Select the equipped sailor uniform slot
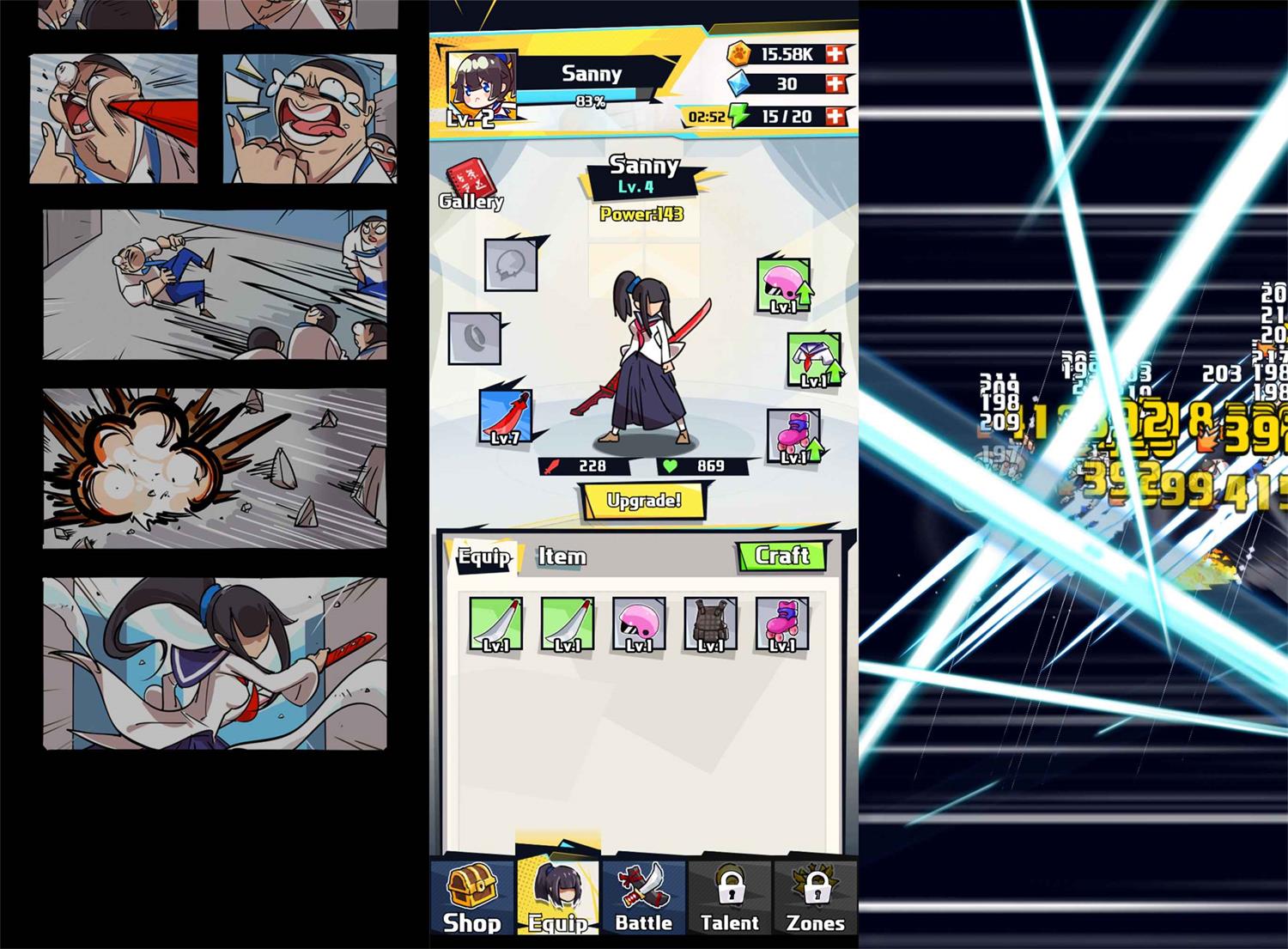The width and height of the screenshot is (1288, 949). point(812,361)
